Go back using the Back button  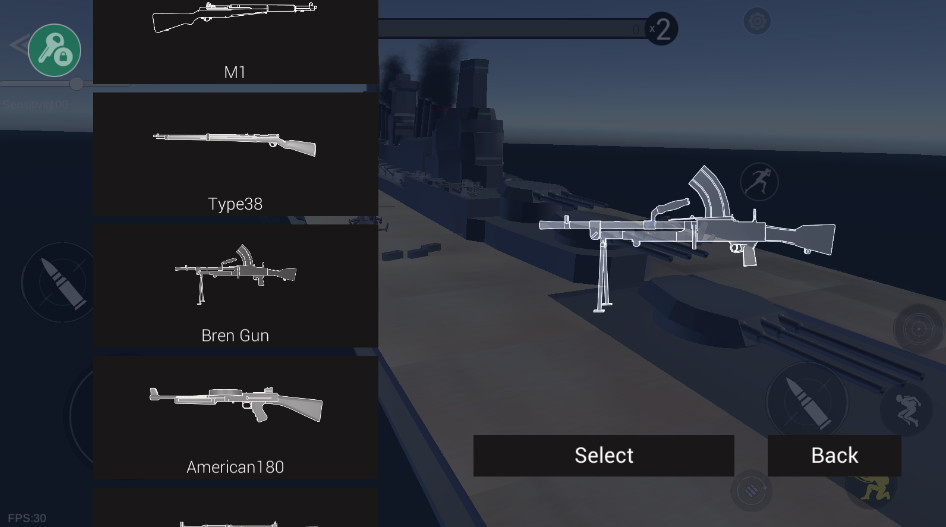(834, 455)
